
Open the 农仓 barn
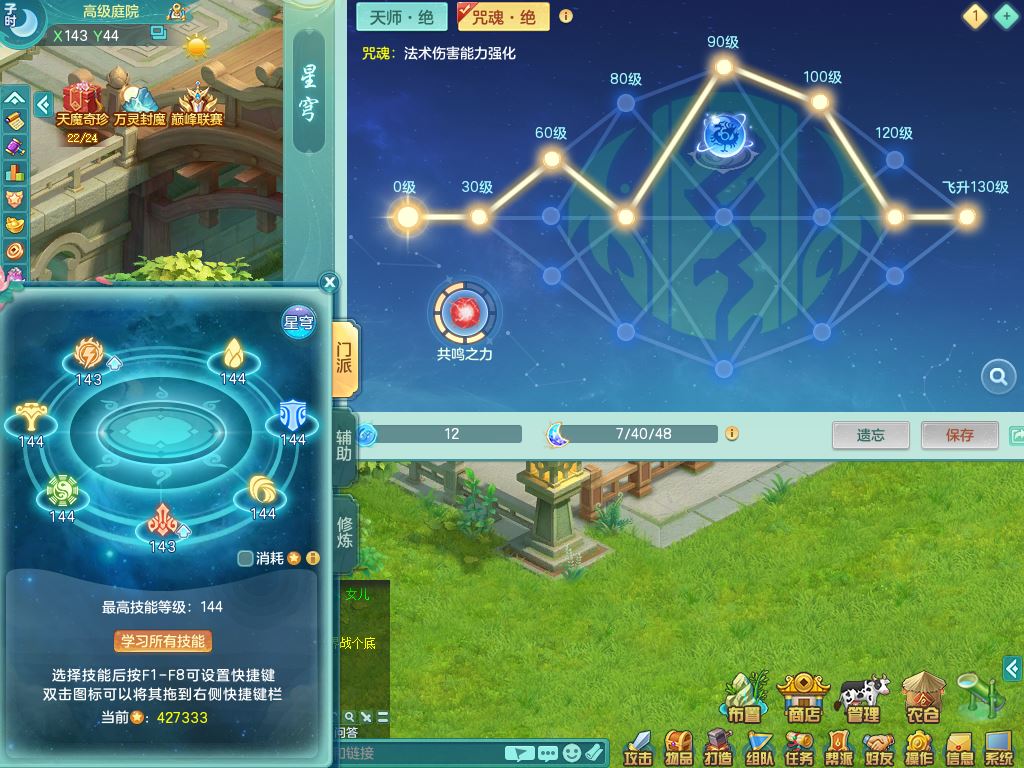click(922, 696)
